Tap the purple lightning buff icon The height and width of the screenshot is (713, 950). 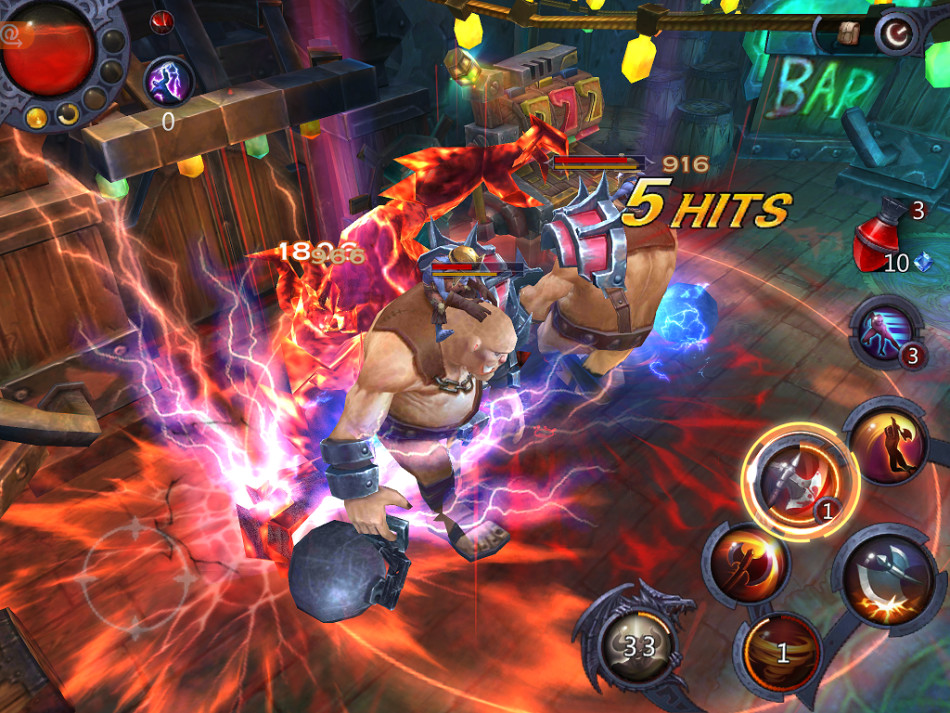[167, 82]
